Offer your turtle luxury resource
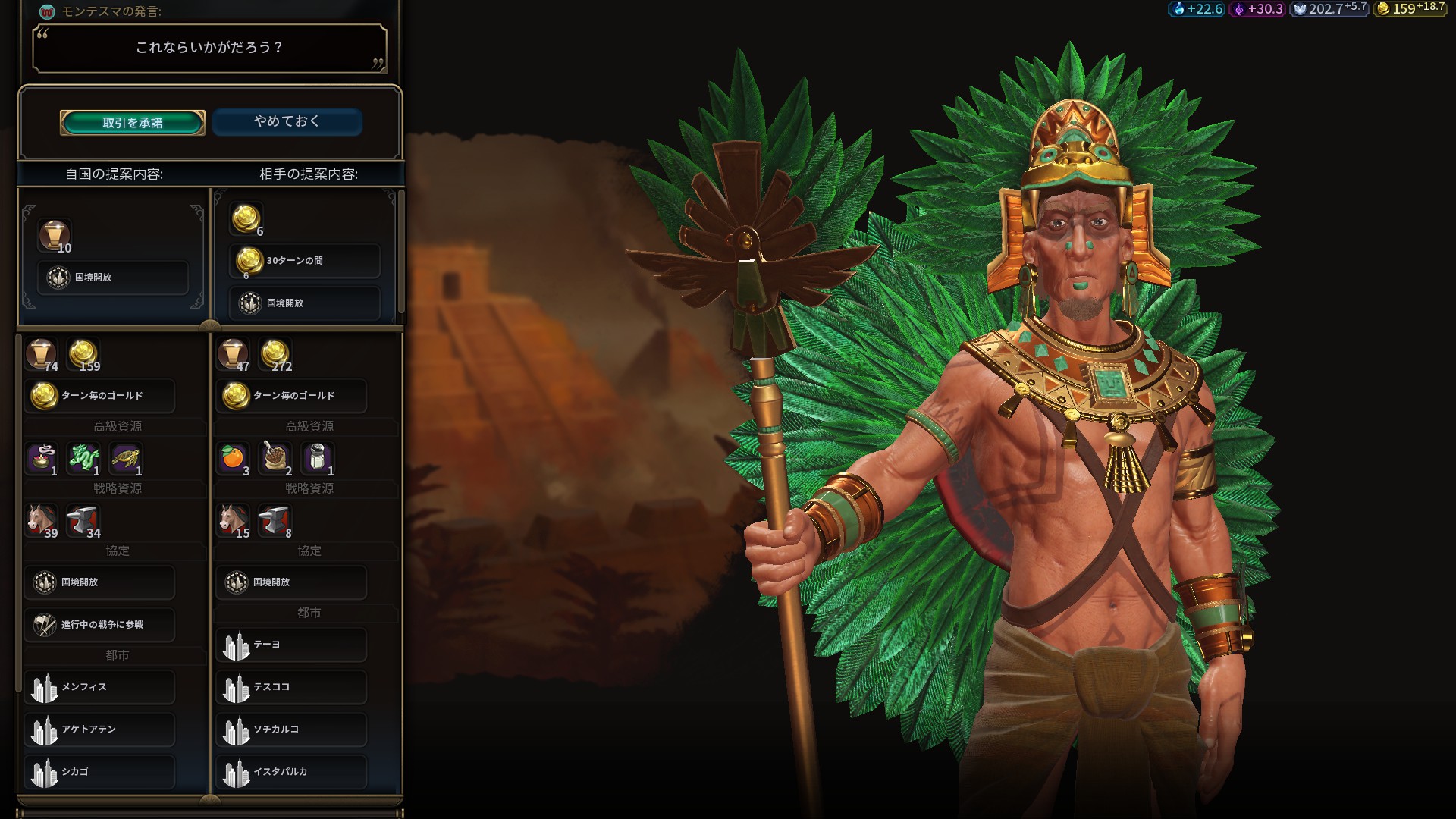1456x819 pixels. [x=126, y=457]
